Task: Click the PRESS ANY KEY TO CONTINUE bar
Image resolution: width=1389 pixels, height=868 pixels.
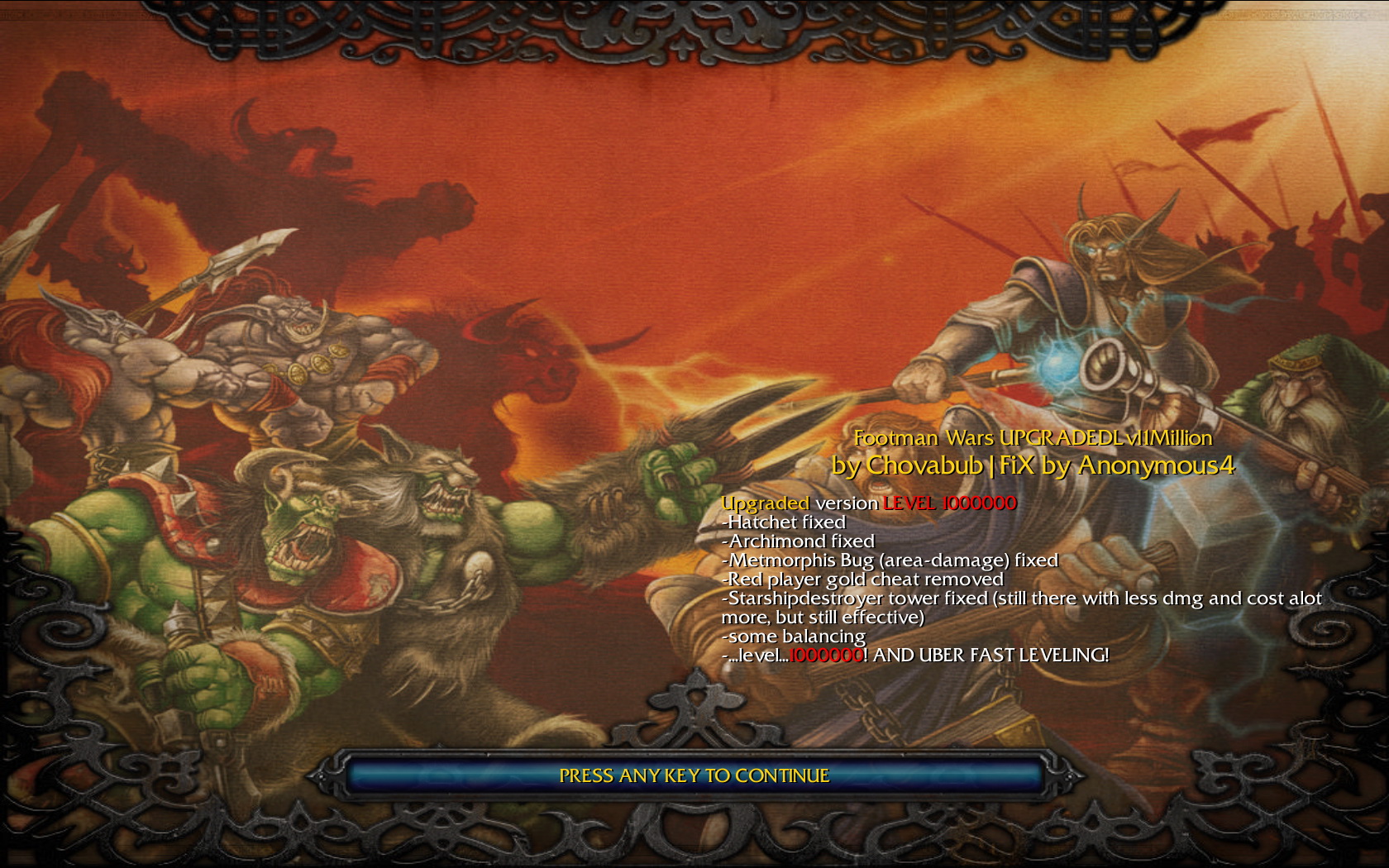Action: click(694, 776)
